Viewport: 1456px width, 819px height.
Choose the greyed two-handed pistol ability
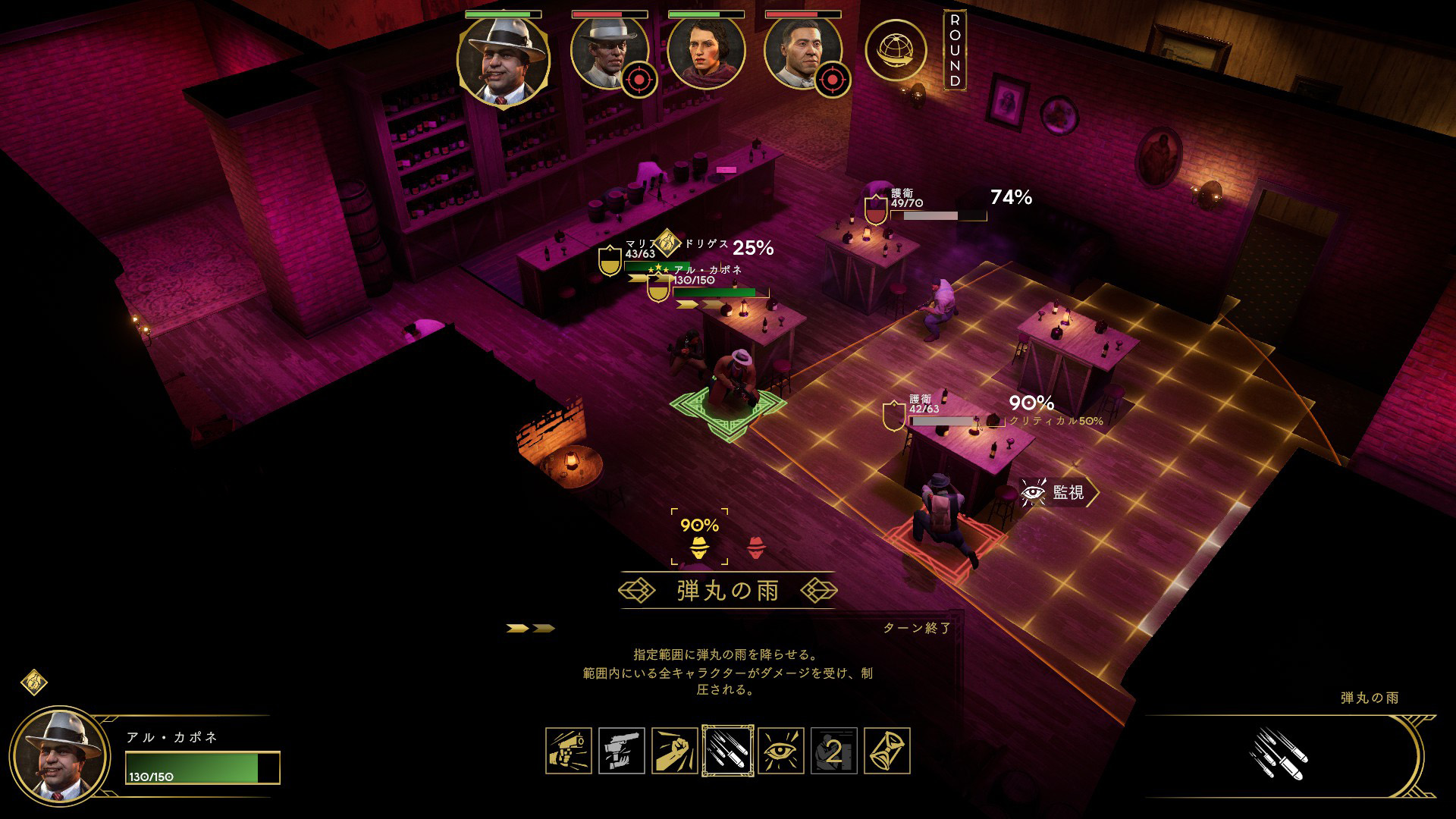point(622,751)
